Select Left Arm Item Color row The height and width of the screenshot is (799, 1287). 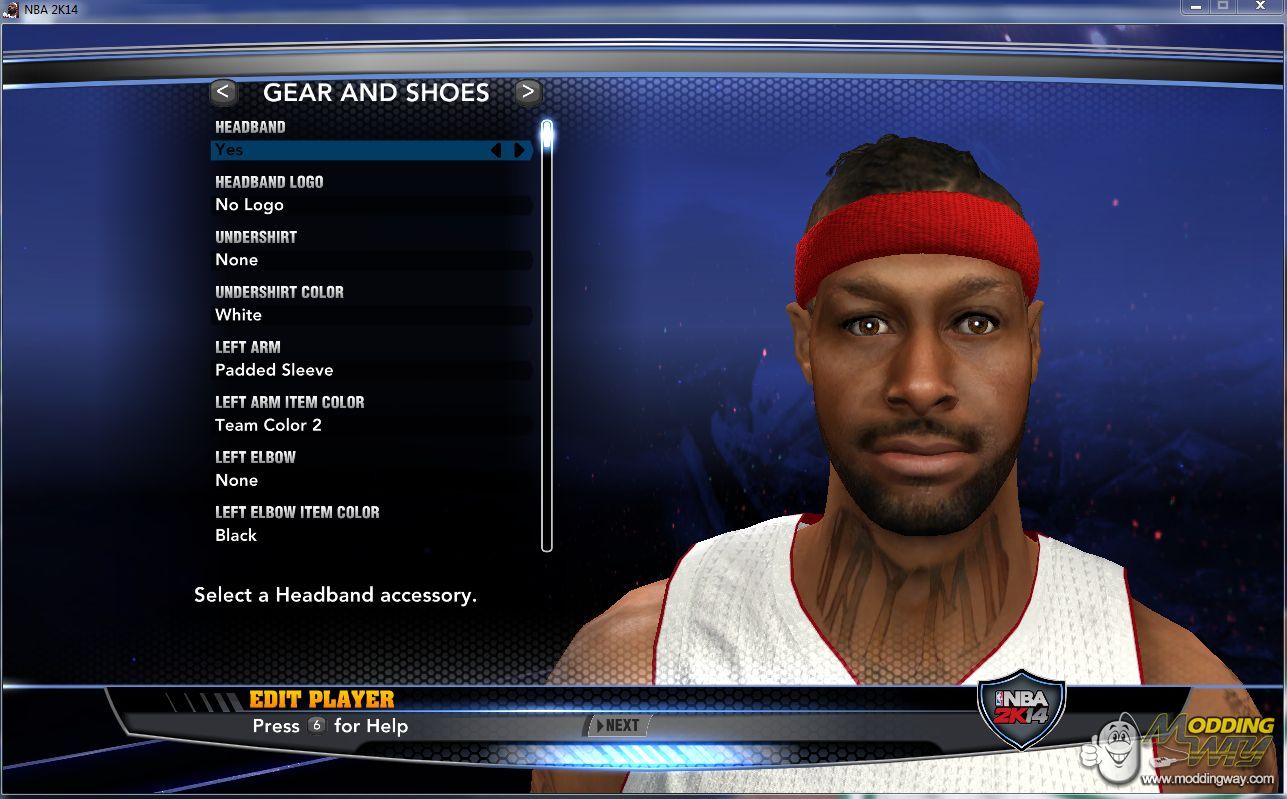[370, 425]
